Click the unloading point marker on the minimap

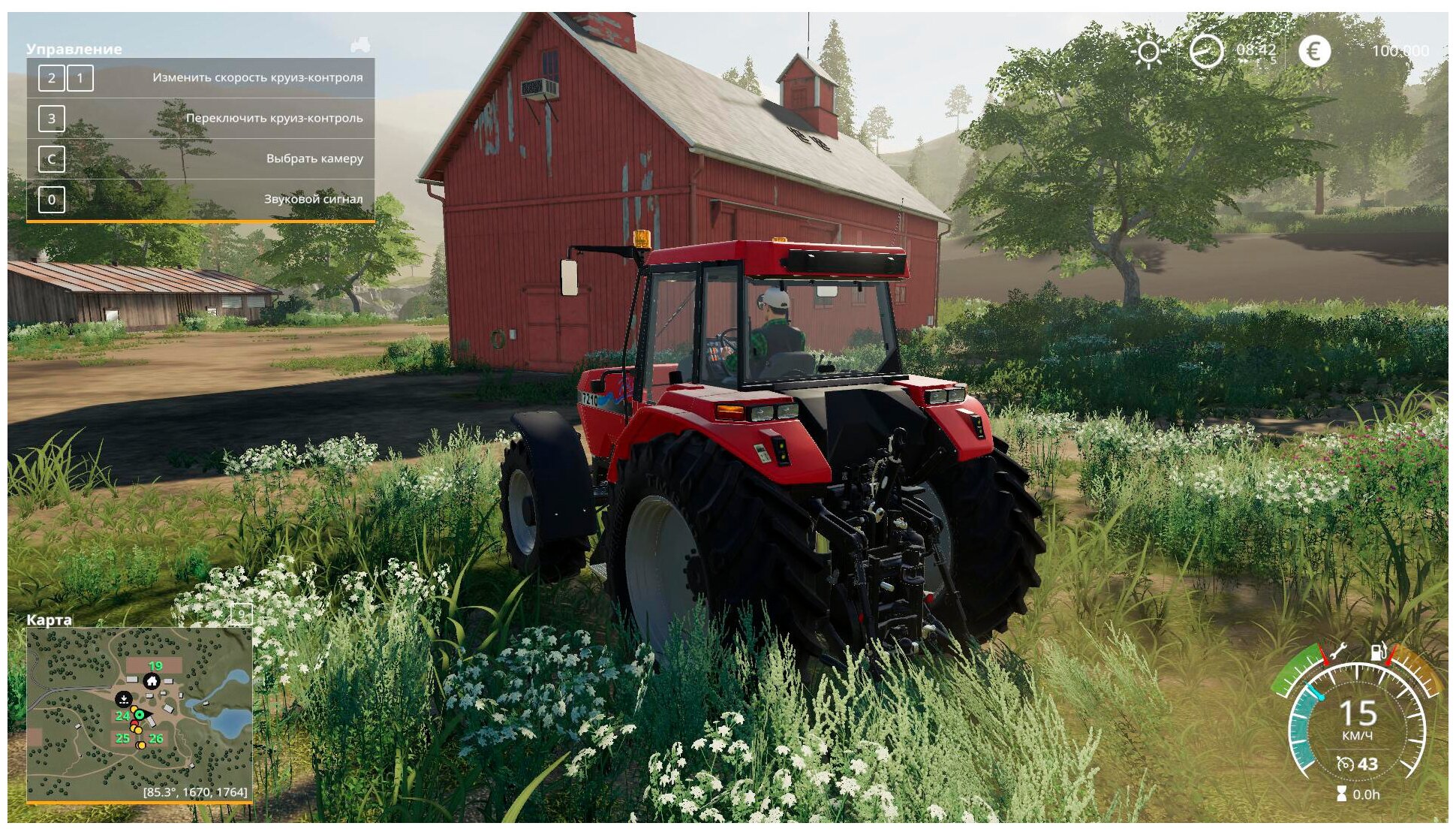click(123, 699)
